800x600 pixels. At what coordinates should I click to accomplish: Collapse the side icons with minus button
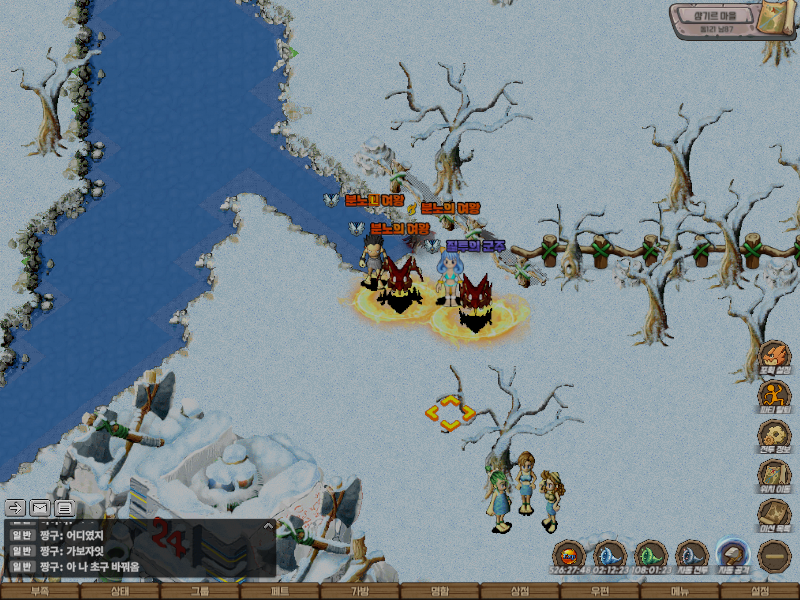pos(774,556)
